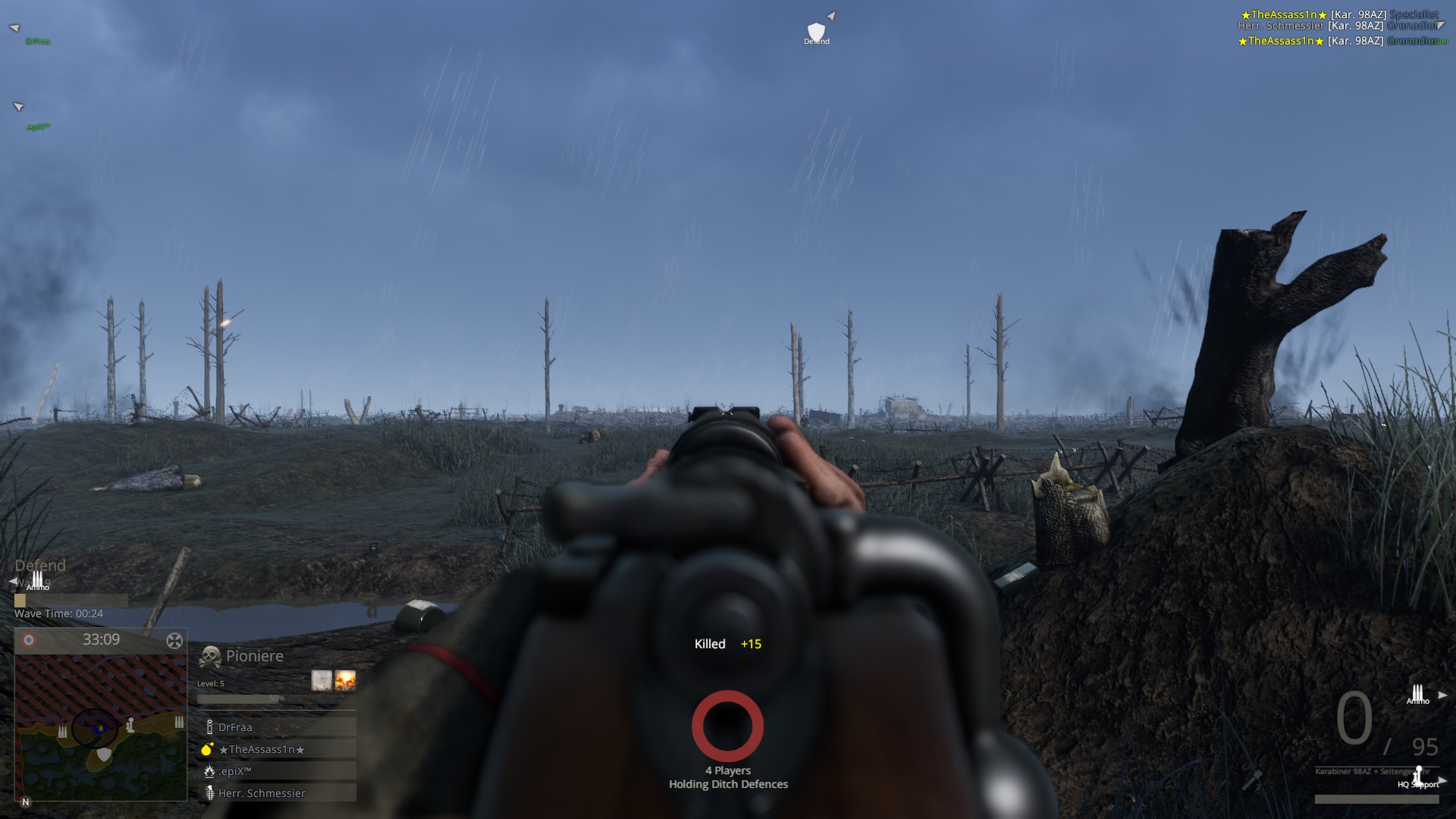The height and width of the screenshot is (819, 1456).
Task: Click the 50% level progress bar
Action: tap(277, 699)
